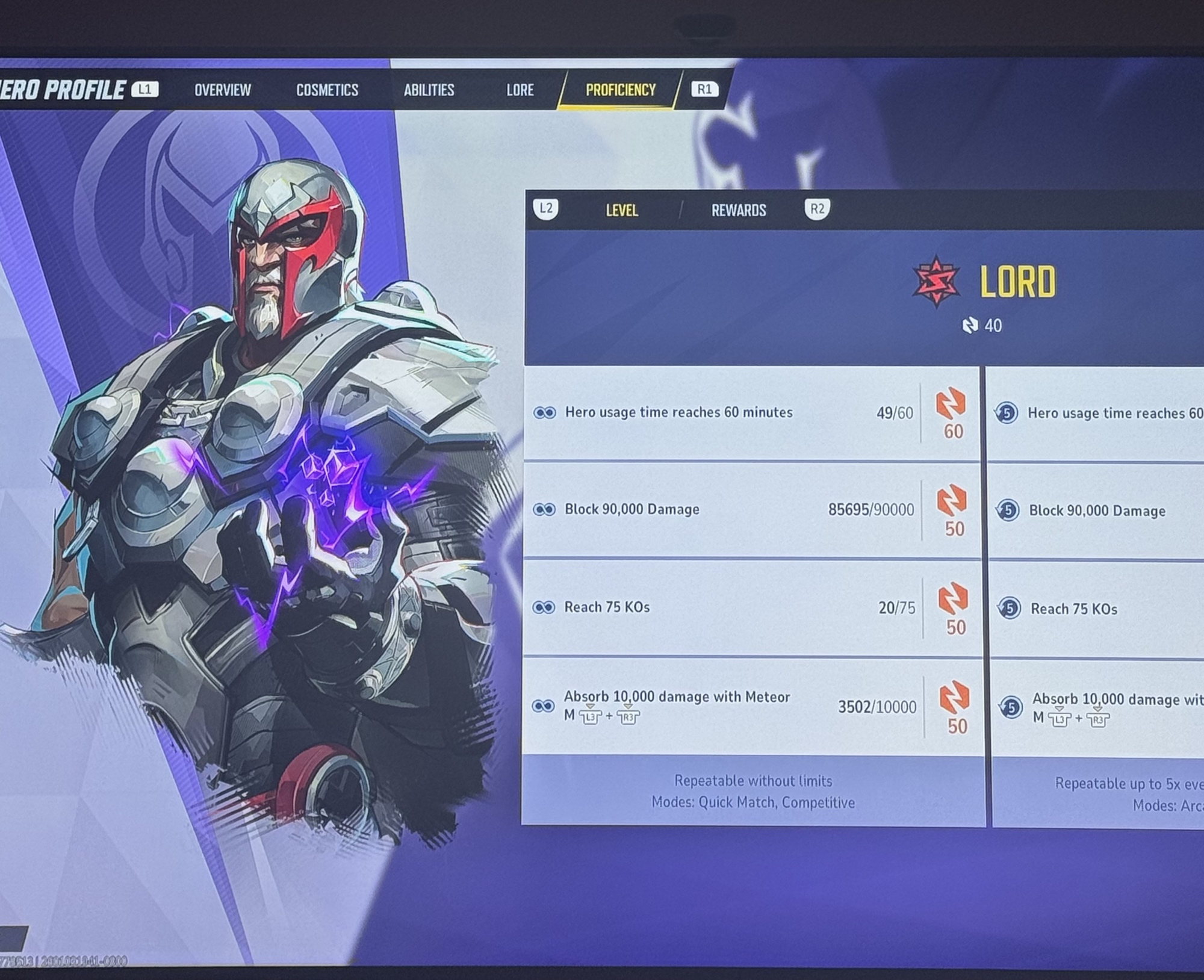Select the 49/60 hero usage time mission
This screenshot has height=980, width=1204.
pyautogui.click(x=722, y=413)
